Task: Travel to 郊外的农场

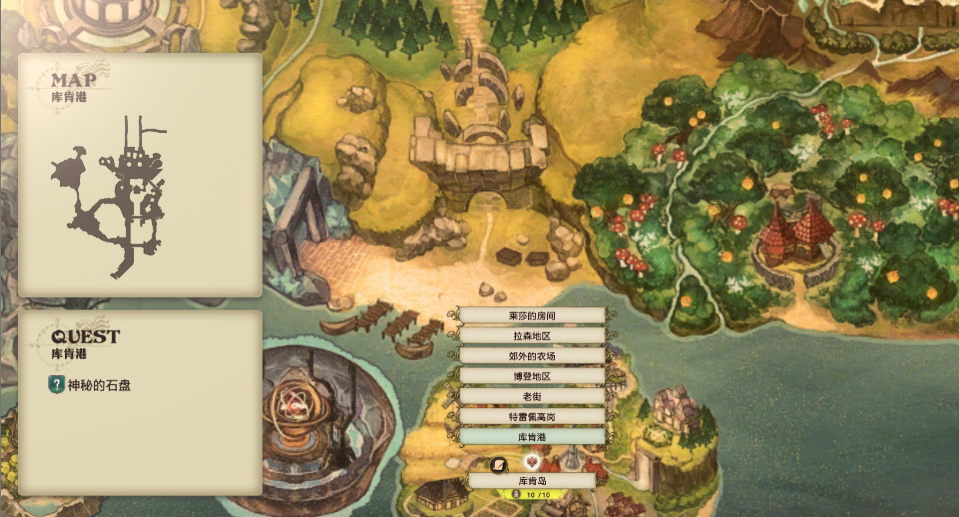Action: click(x=531, y=356)
